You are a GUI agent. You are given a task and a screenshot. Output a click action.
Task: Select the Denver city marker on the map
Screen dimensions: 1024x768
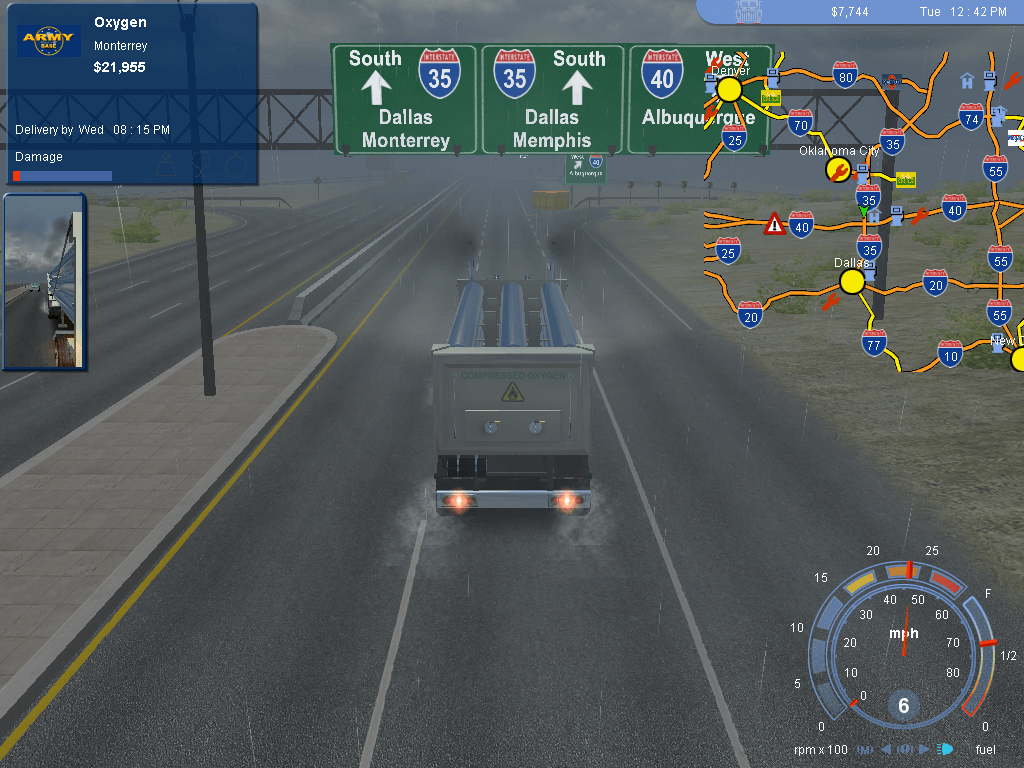coord(729,90)
